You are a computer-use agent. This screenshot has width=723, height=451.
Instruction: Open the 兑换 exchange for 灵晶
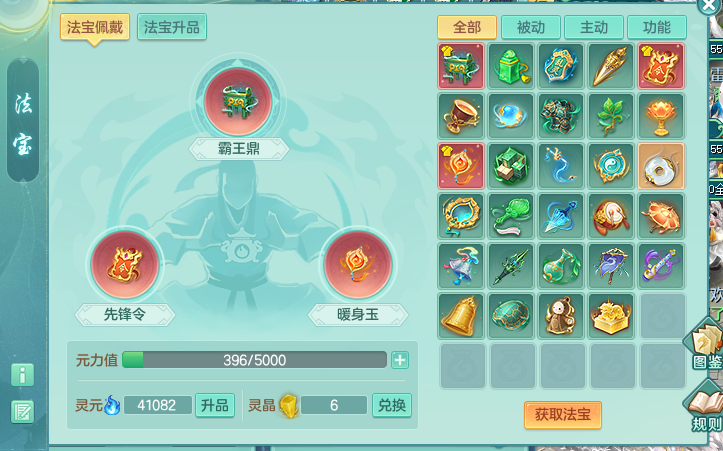pyautogui.click(x=391, y=405)
